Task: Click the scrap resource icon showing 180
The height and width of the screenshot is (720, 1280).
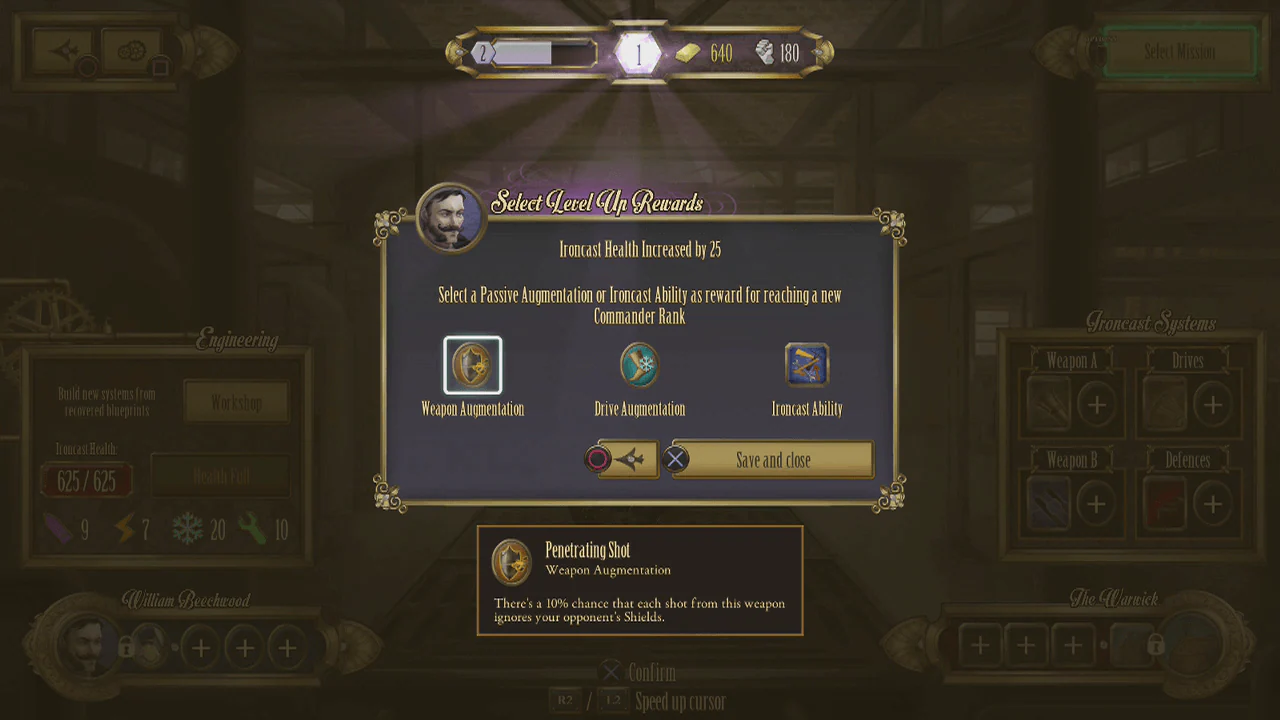Action: coord(765,53)
